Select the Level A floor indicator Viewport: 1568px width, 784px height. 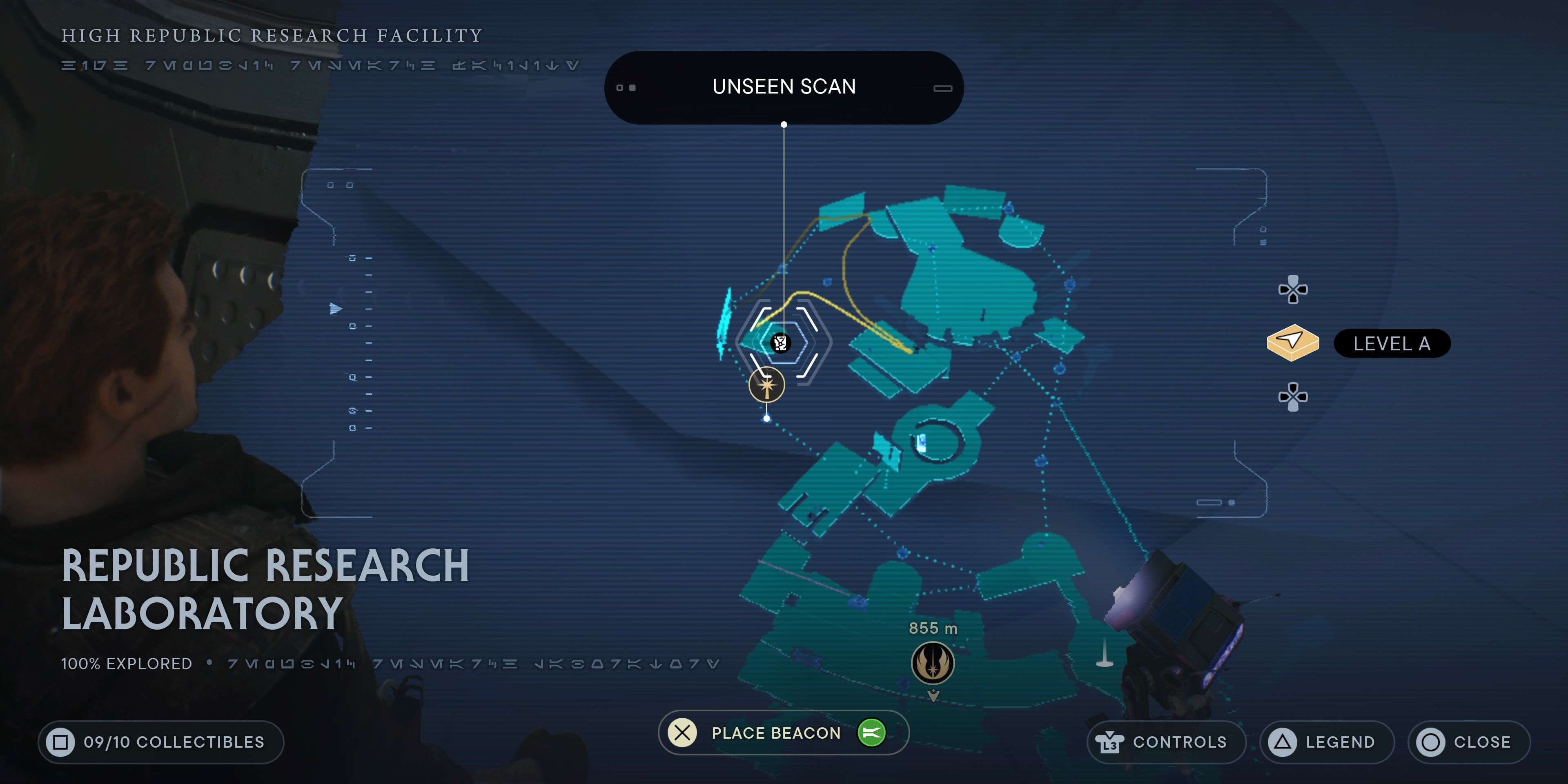tap(1391, 344)
